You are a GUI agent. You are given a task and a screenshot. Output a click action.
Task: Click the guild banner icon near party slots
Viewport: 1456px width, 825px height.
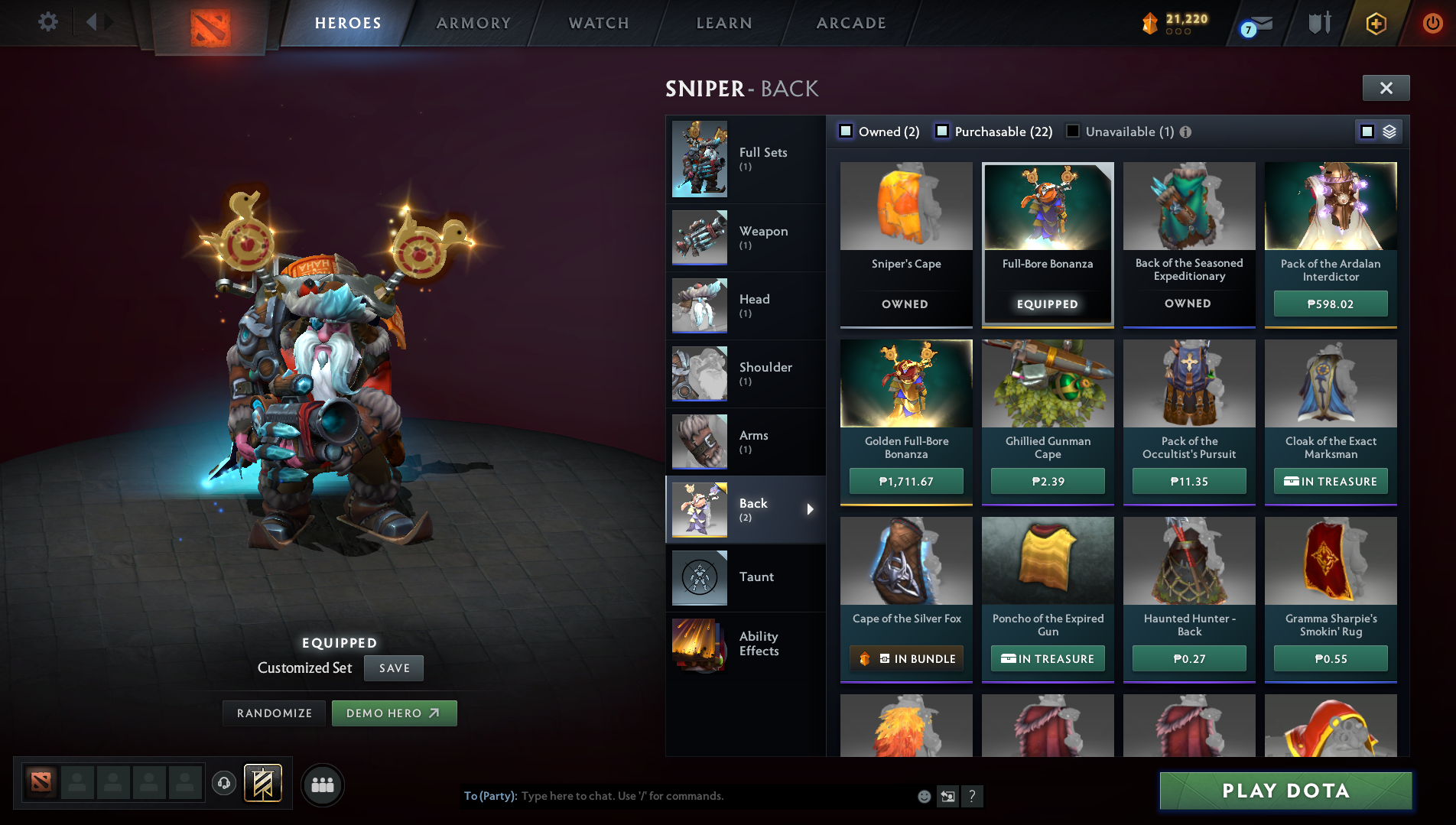[x=262, y=782]
